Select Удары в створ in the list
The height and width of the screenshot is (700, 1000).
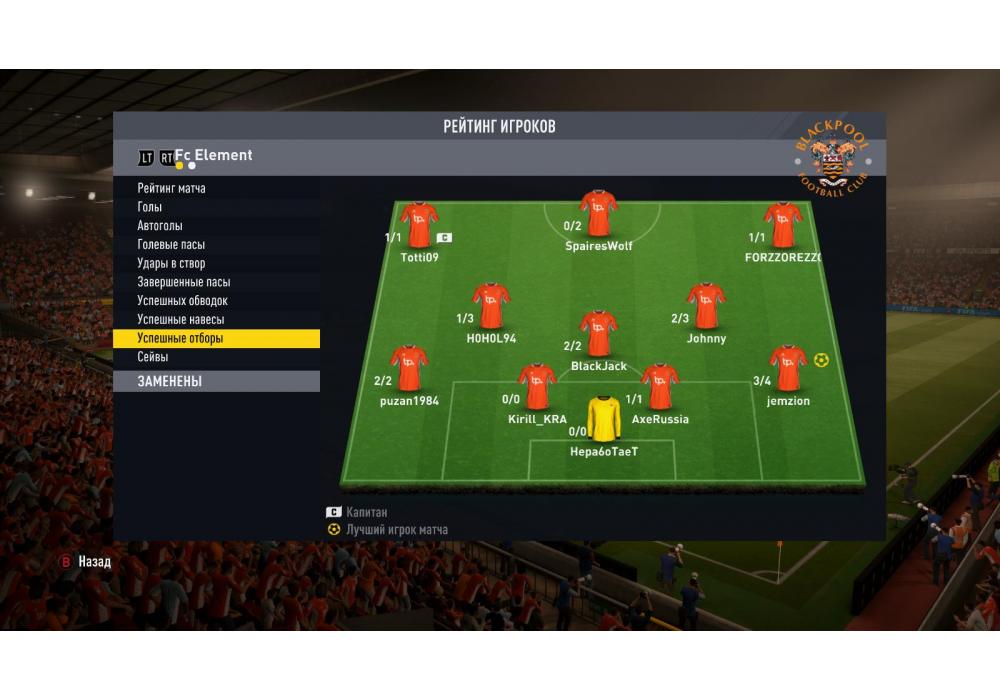pyautogui.click(x=171, y=264)
